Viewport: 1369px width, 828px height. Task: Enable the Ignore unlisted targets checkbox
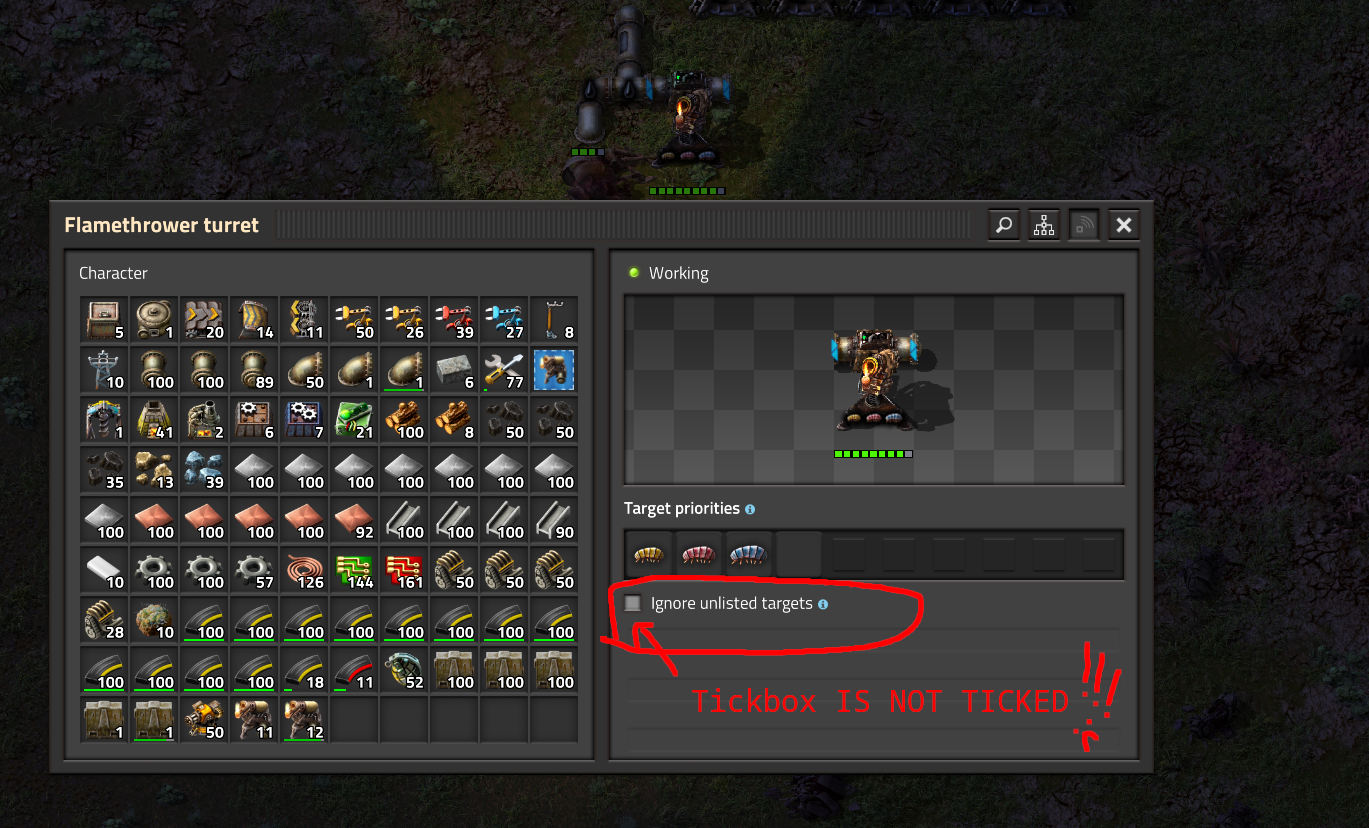(634, 603)
